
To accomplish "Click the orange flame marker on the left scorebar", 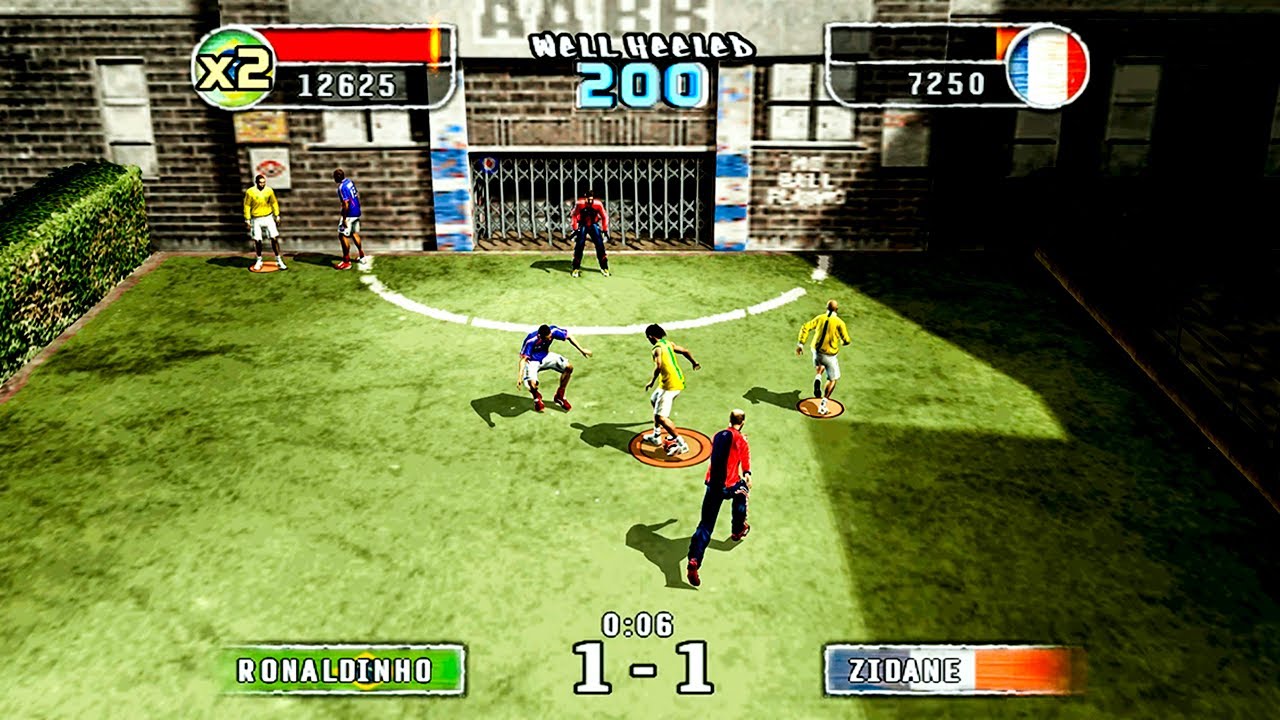I will [x=433, y=46].
